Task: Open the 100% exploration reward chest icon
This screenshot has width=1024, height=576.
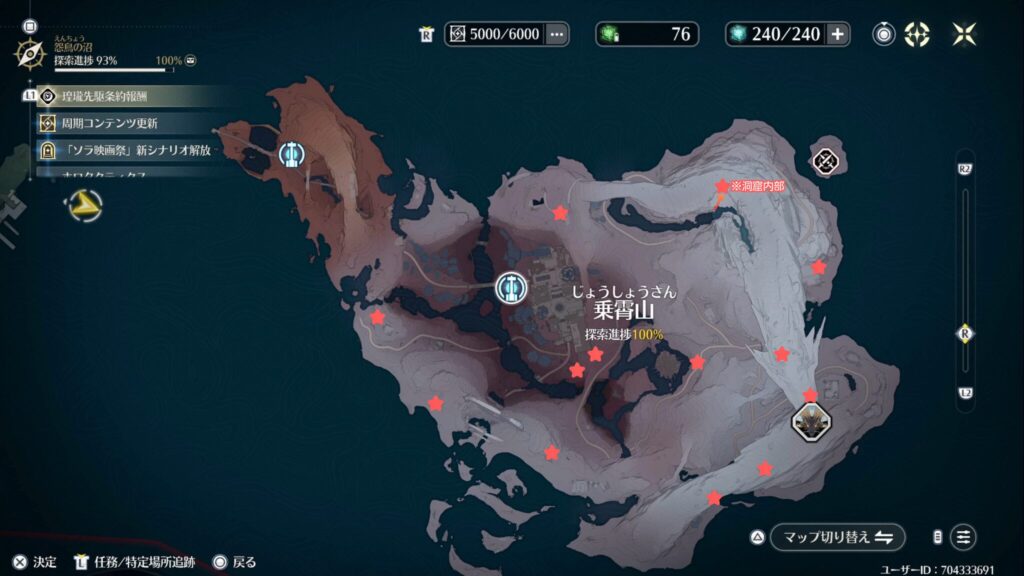Action: click(190, 61)
